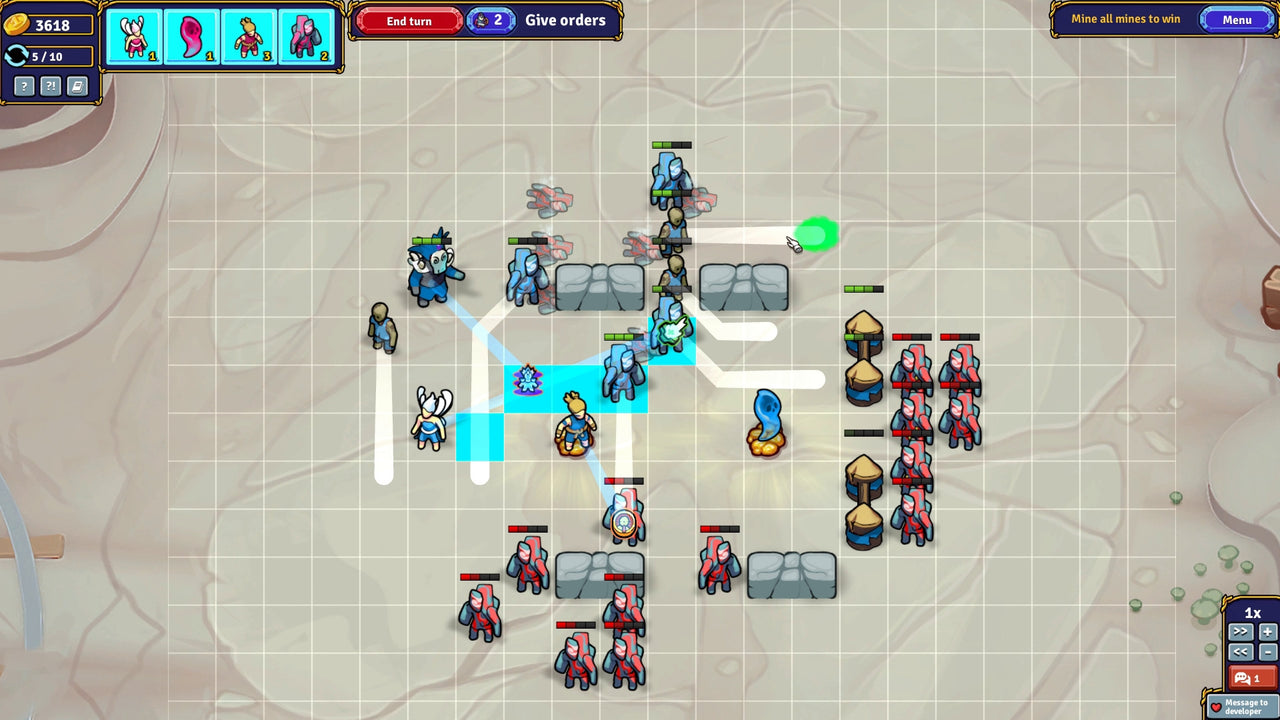Image resolution: width=1280 pixels, height=720 pixels.
Task: Open the rulebook journal icon
Action: point(75,87)
